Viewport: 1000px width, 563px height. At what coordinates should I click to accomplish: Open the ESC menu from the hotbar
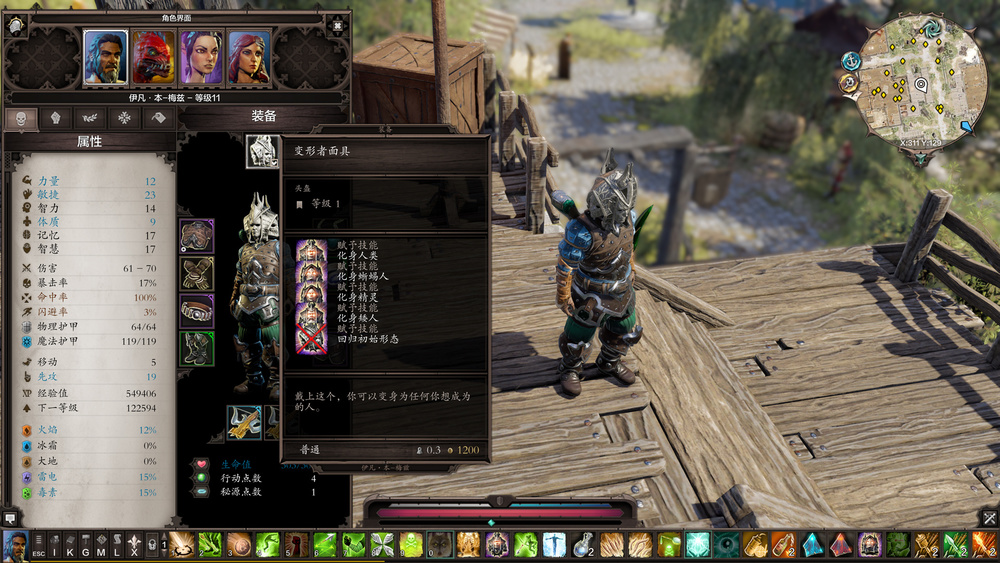(39, 546)
